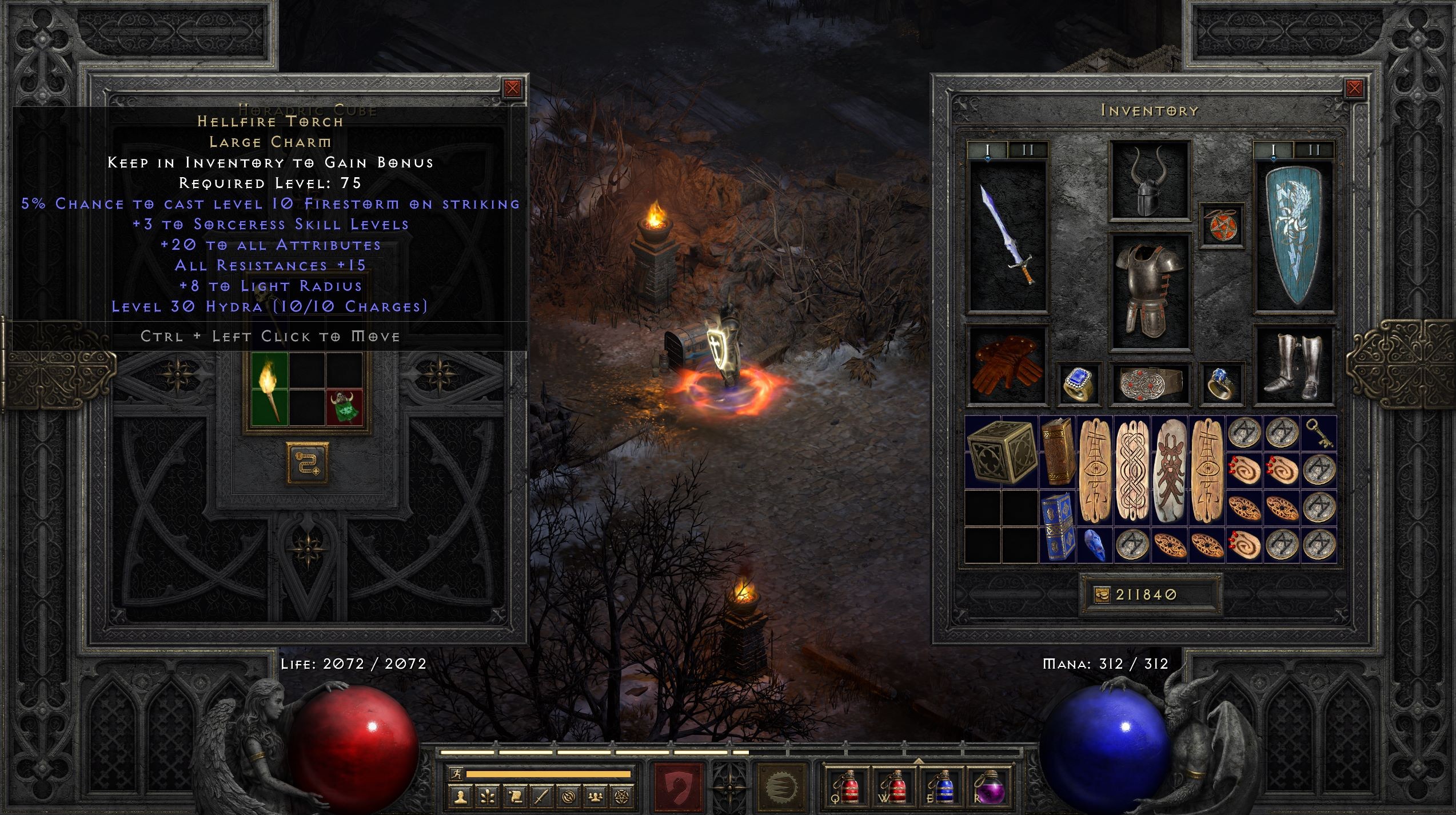The height and width of the screenshot is (815, 1456).
Task: Toggle run/walk mode
Action: tap(457, 773)
